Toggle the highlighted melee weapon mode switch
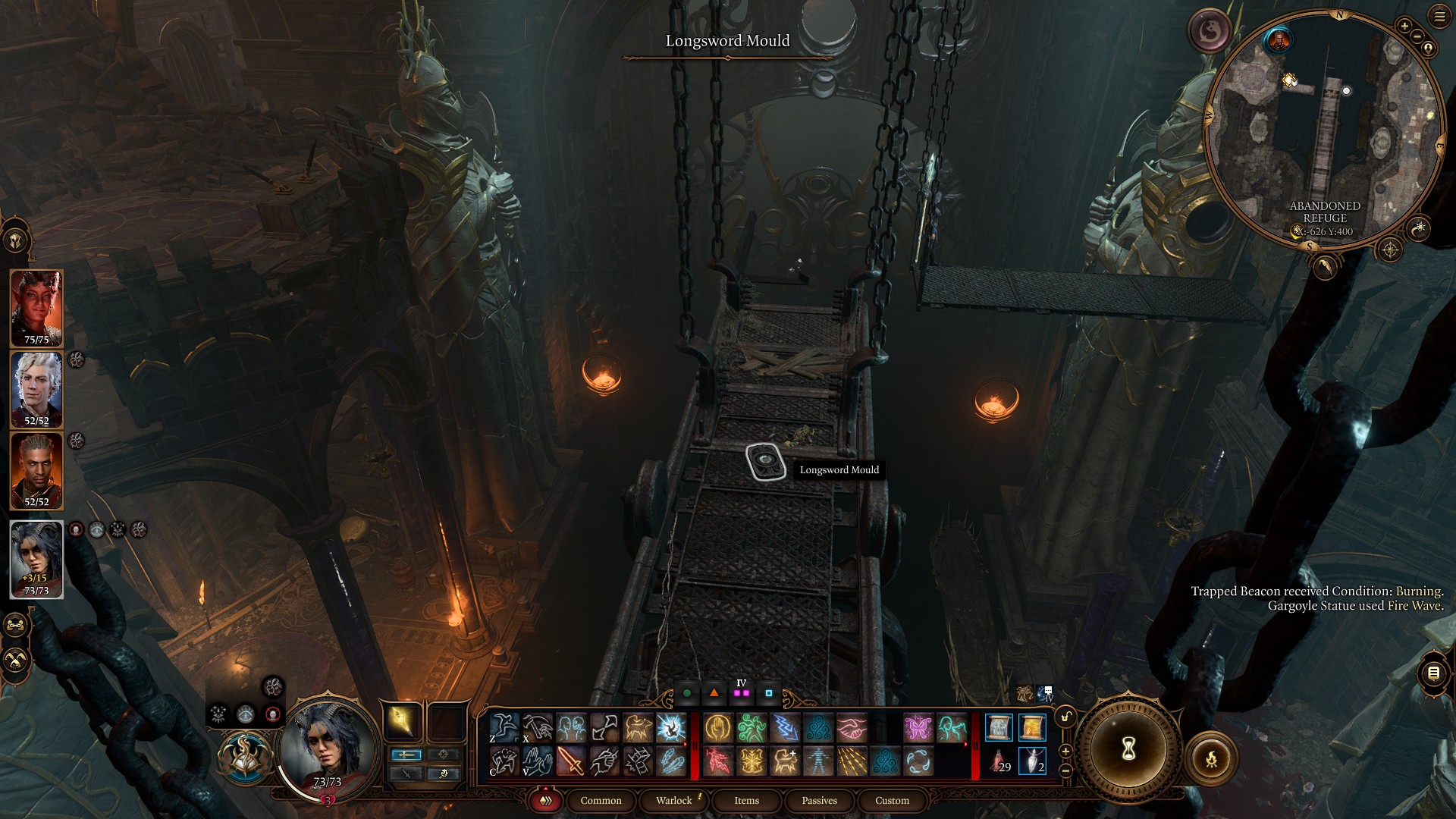Viewport: 1456px width, 819px height. point(406,755)
